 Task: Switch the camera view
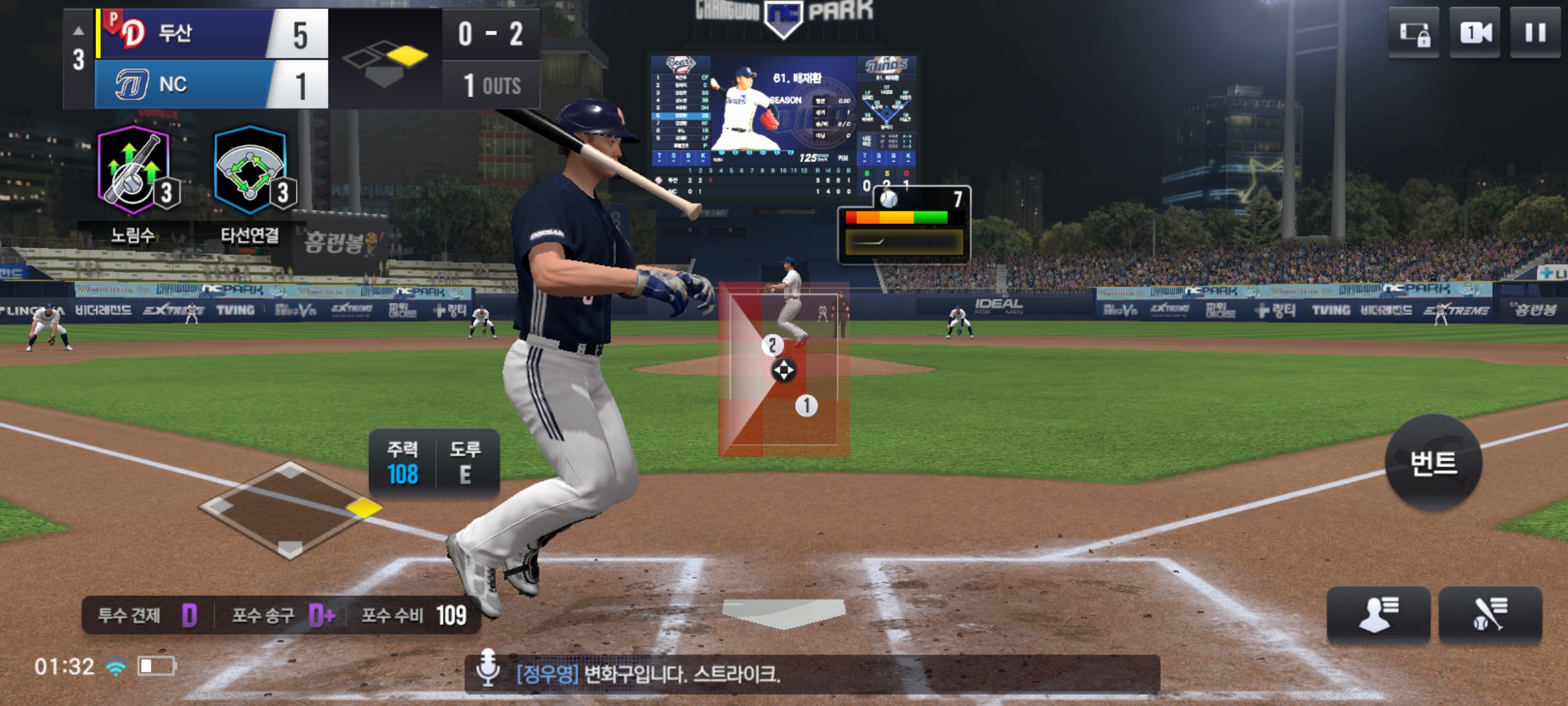coord(1475,33)
